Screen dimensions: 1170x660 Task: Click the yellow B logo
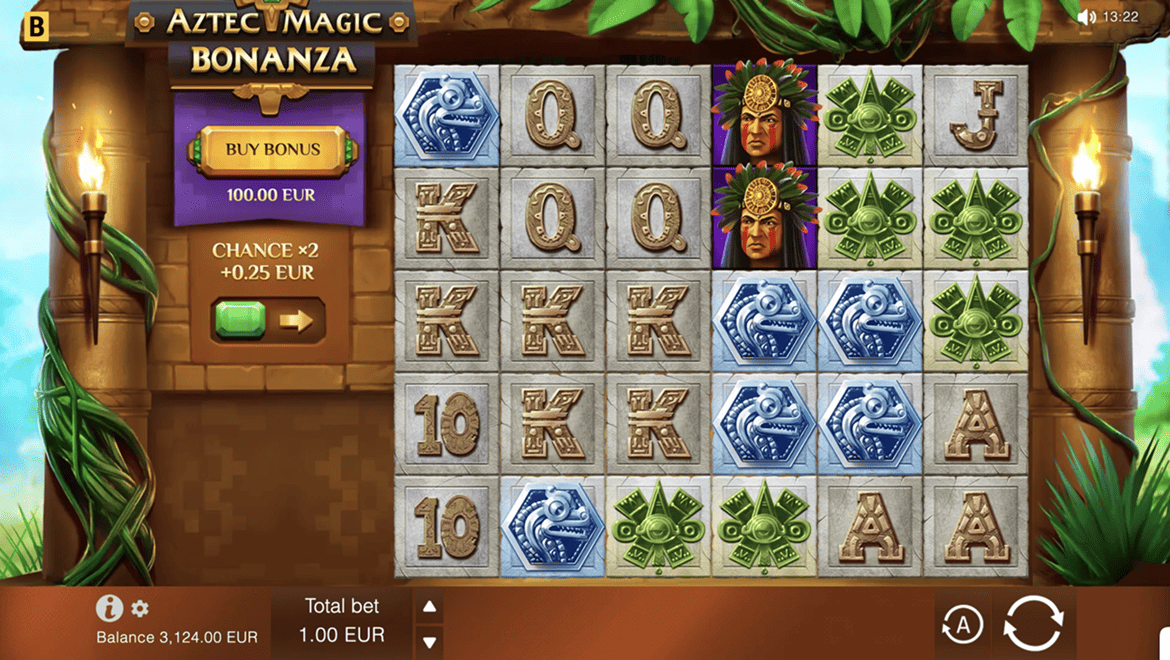[x=35, y=26]
